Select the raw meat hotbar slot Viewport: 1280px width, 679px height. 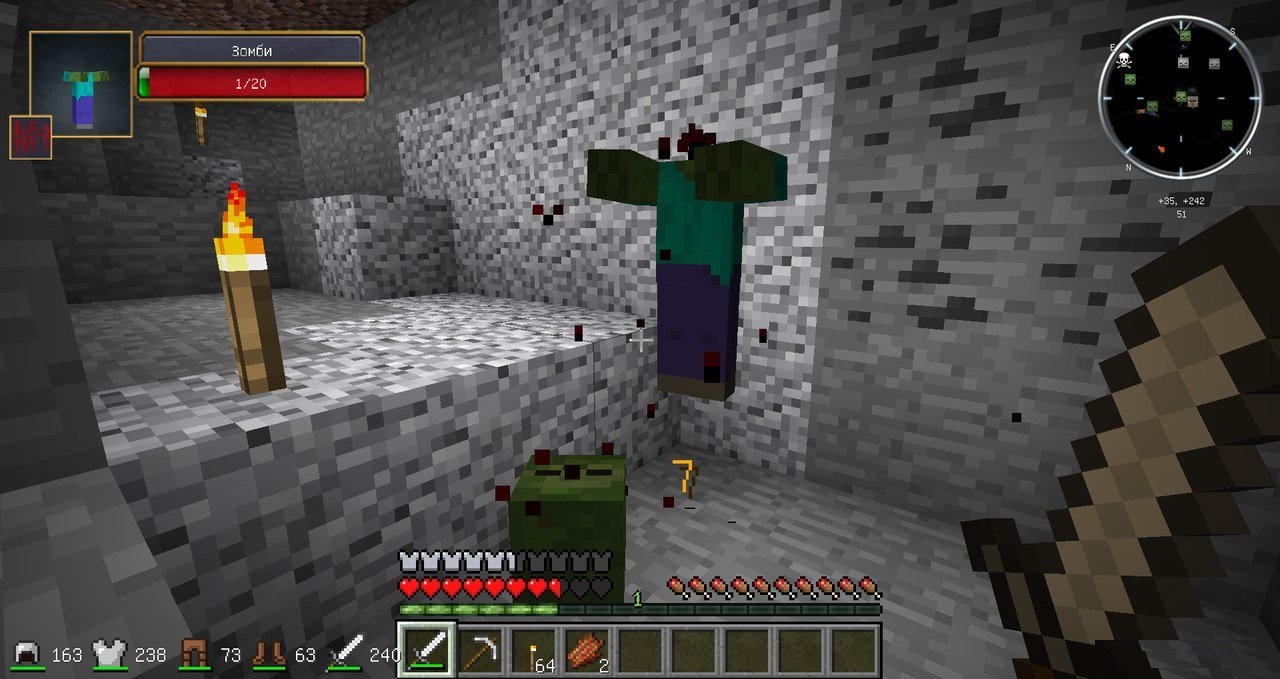pos(587,650)
